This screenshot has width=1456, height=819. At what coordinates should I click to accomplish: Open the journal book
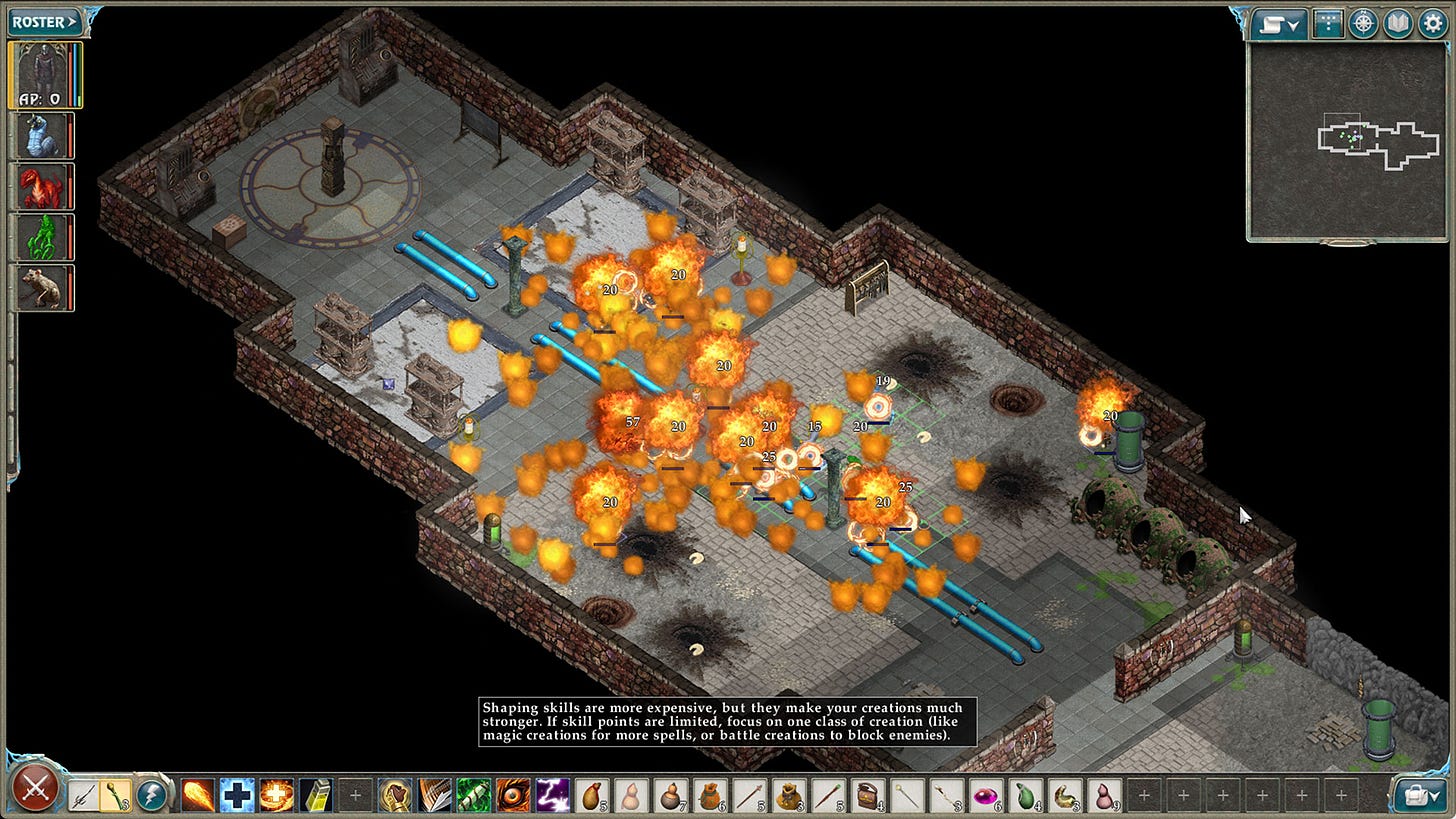click(x=1397, y=24)
